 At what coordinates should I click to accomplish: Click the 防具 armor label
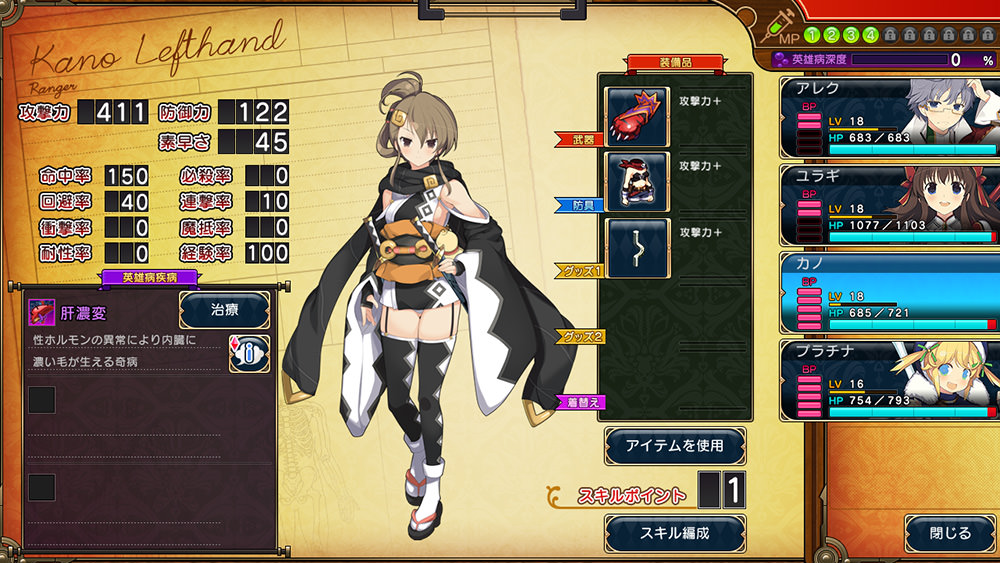(580, 205)
